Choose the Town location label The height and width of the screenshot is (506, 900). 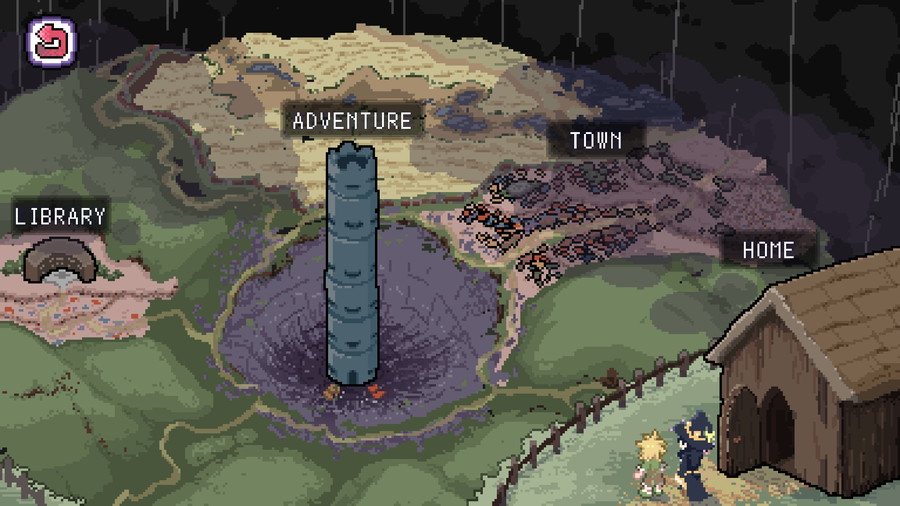click(x=595, y=140)
